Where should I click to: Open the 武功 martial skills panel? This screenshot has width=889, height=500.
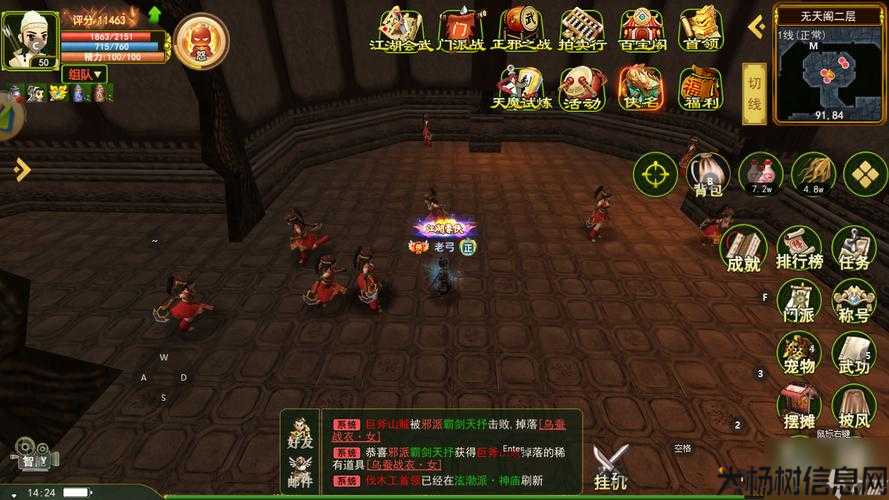pos(854,353)
